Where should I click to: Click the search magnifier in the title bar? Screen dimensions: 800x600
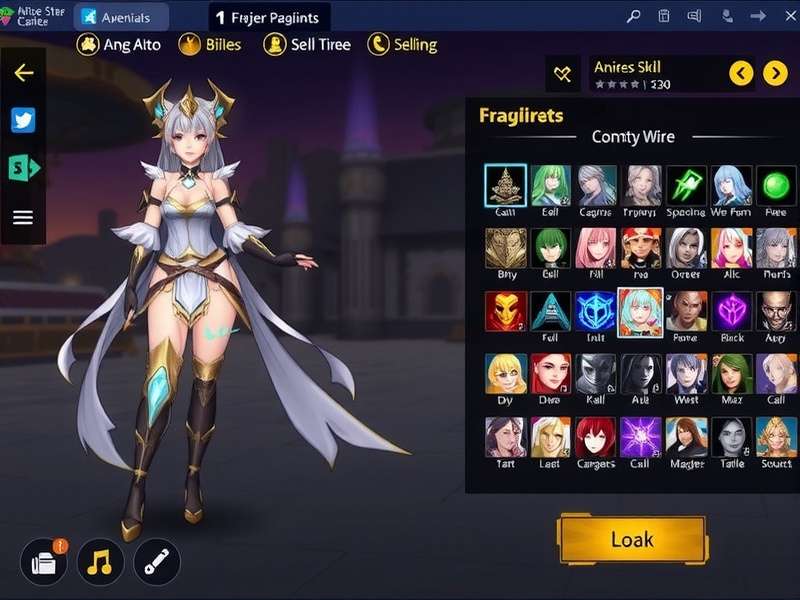633,16
